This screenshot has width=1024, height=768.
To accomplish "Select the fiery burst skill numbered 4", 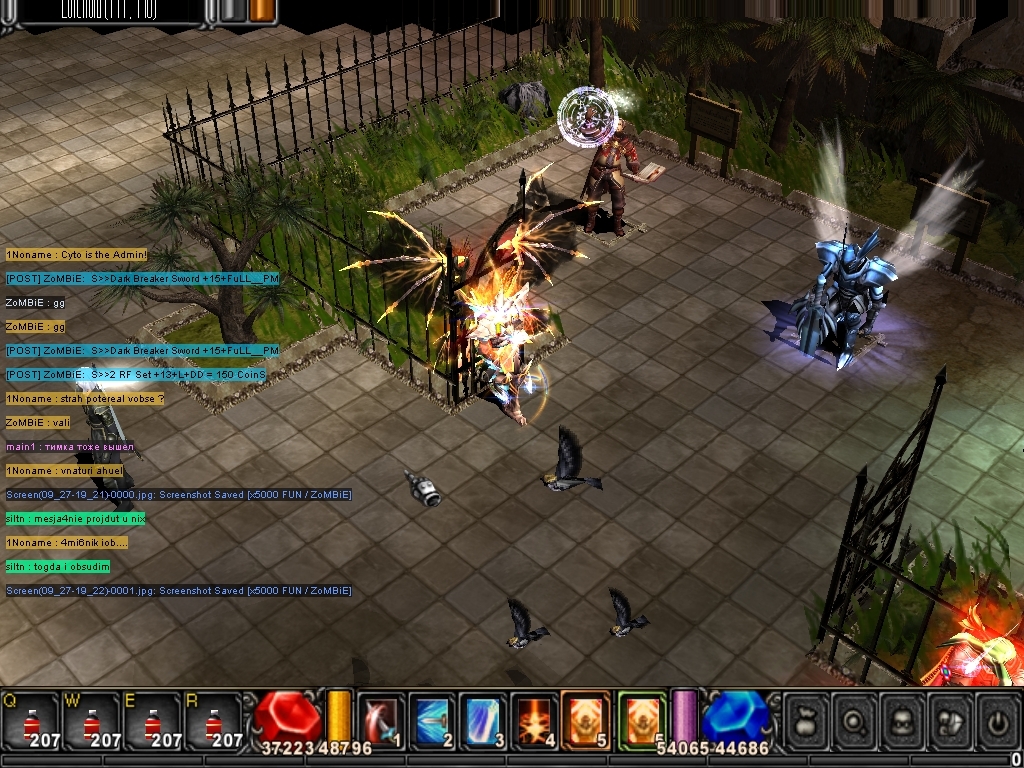I will coord(534,719).
